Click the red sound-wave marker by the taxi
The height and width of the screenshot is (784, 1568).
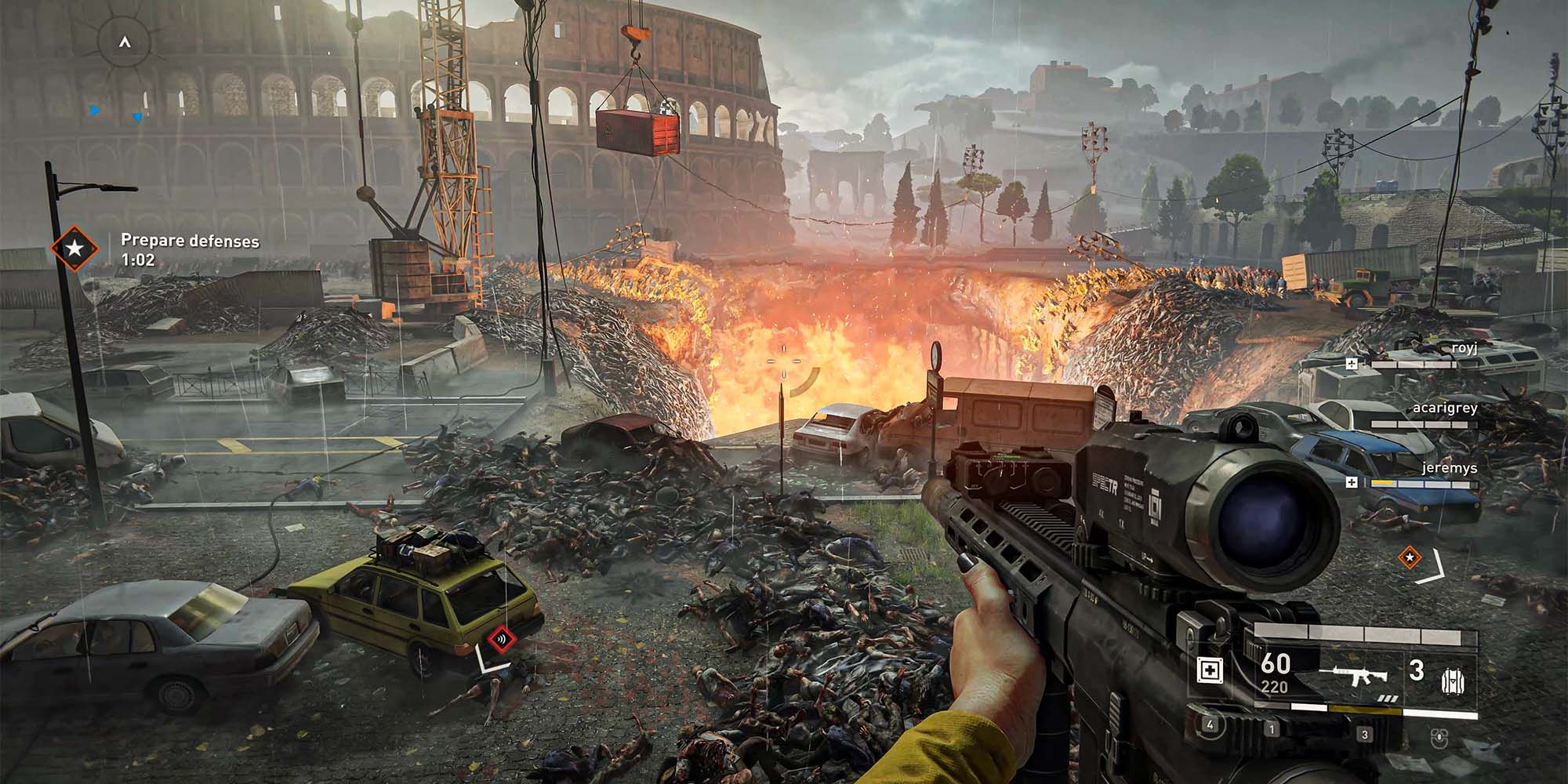(x=499, y=639)
